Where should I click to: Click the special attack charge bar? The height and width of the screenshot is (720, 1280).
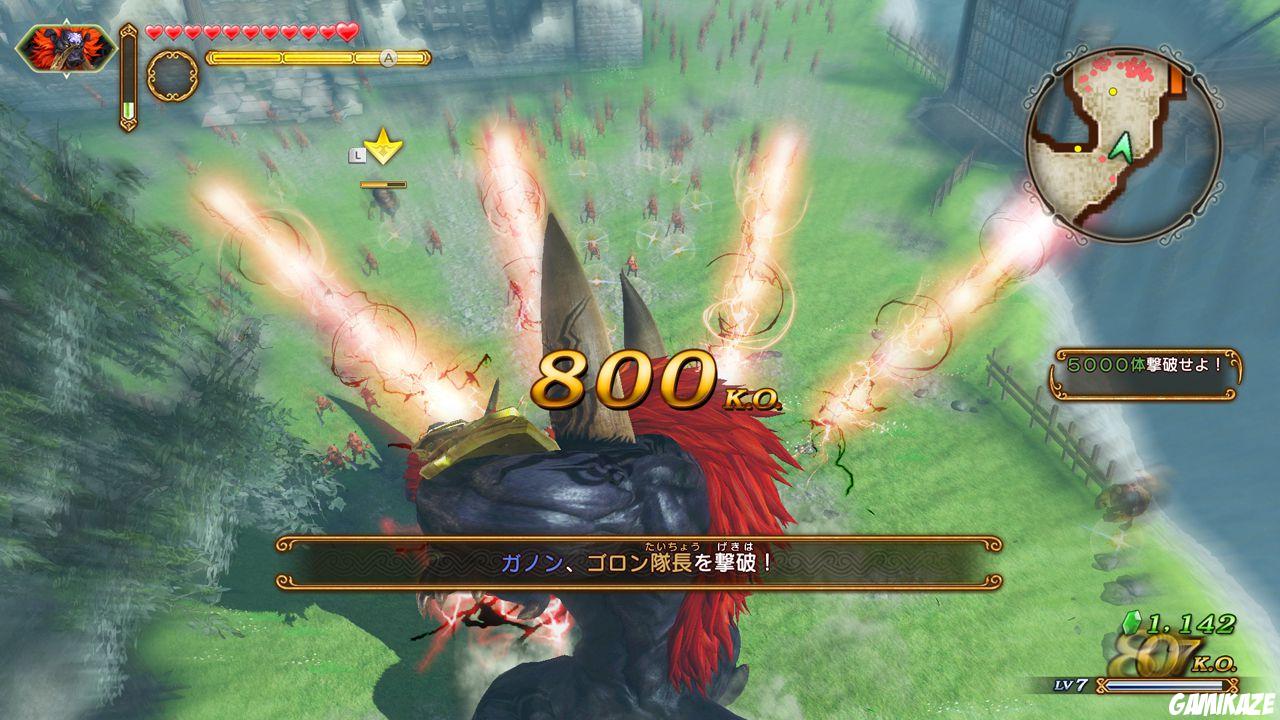click(383, 184)
